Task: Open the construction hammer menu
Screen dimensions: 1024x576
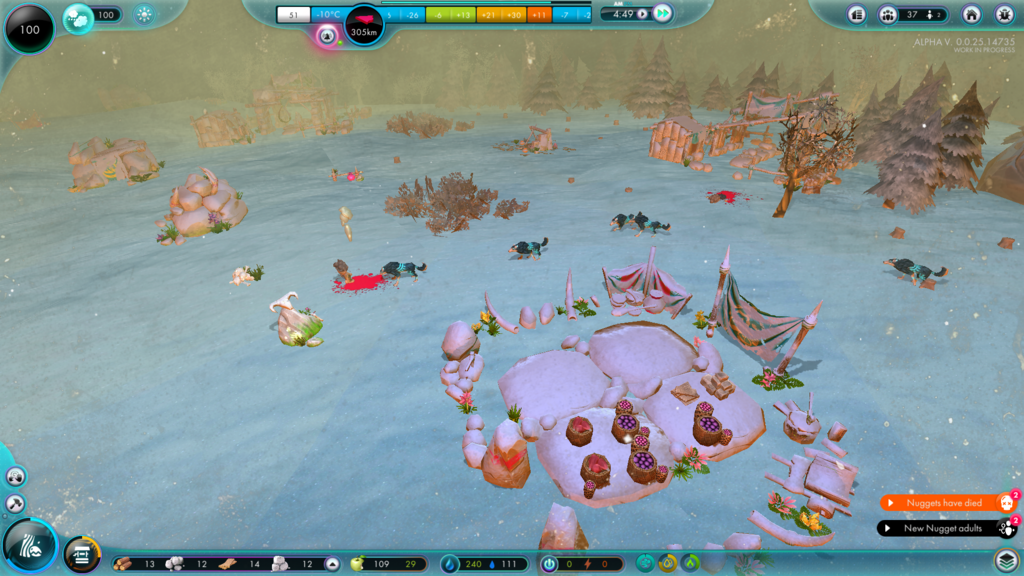Action: pyautogui.click(x=15, y=503)
